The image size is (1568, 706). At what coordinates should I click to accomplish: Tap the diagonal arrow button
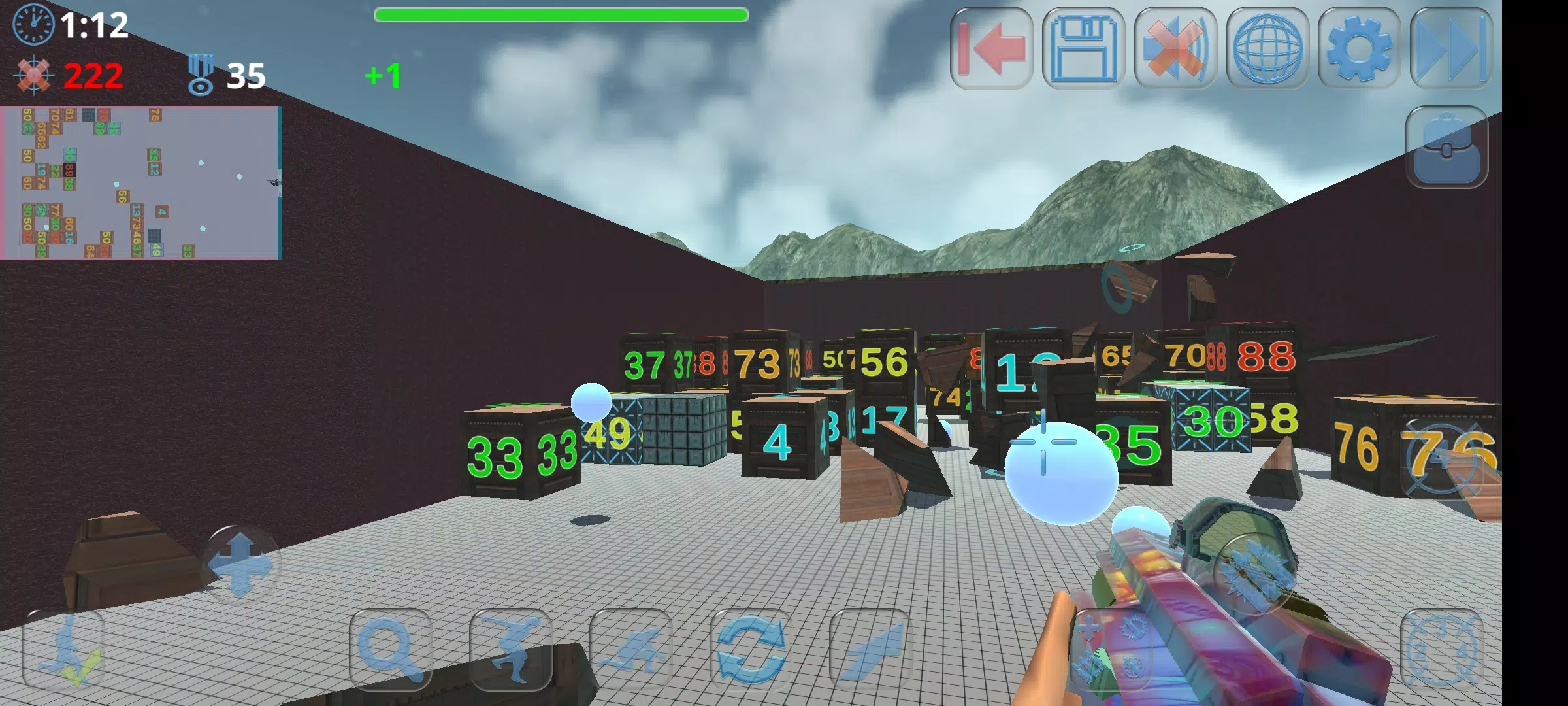tap(870, 650)
